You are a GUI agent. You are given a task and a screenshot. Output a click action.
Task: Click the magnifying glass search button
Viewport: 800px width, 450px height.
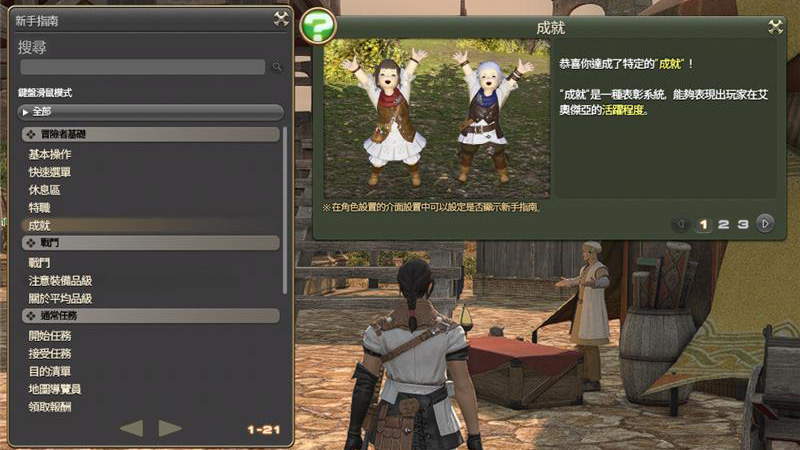277,67
